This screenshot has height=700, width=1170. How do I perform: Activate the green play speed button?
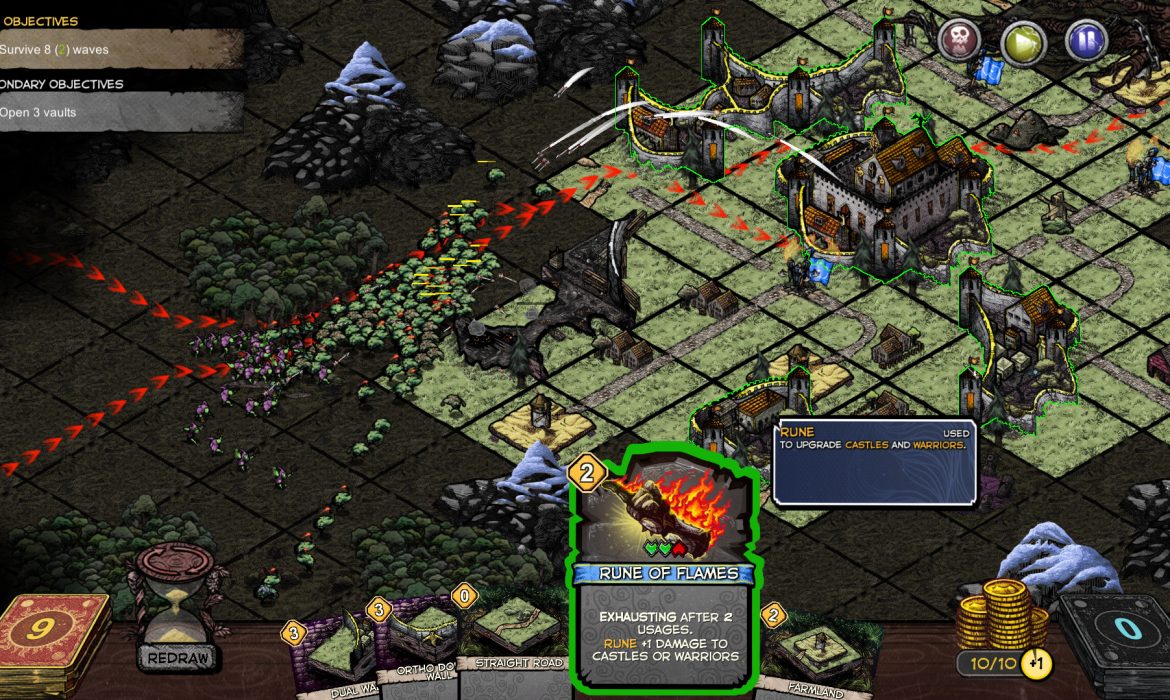[x=1023, y=43]
